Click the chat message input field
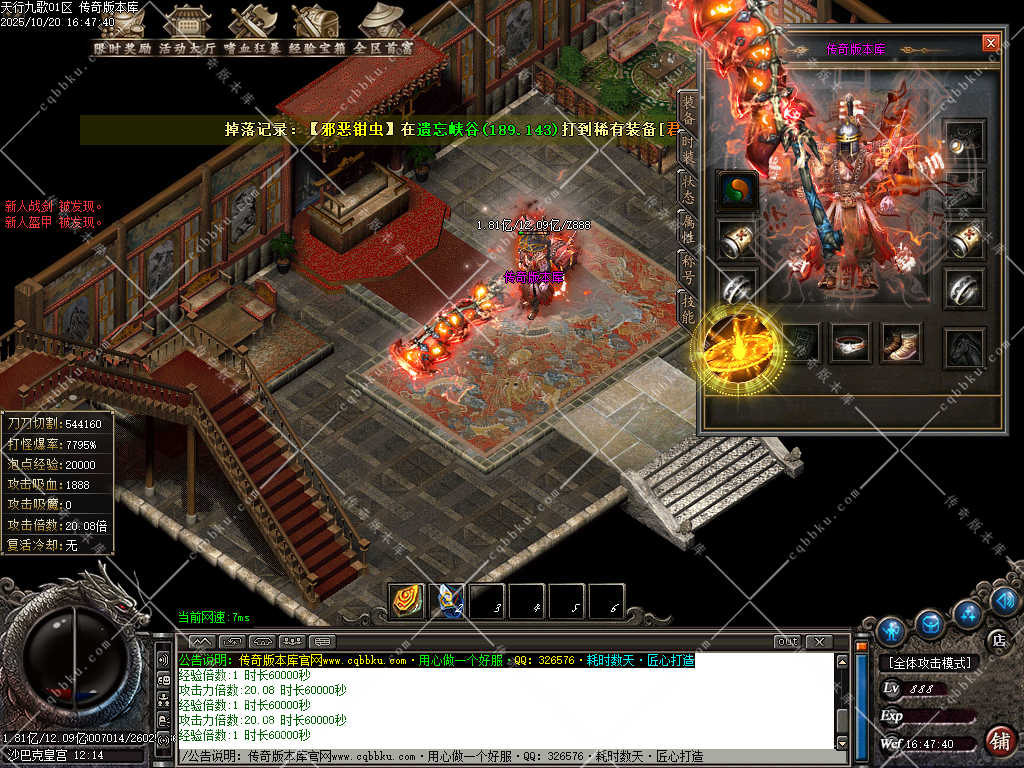Viewport: 1024px width, 768px height. point(510,757)
